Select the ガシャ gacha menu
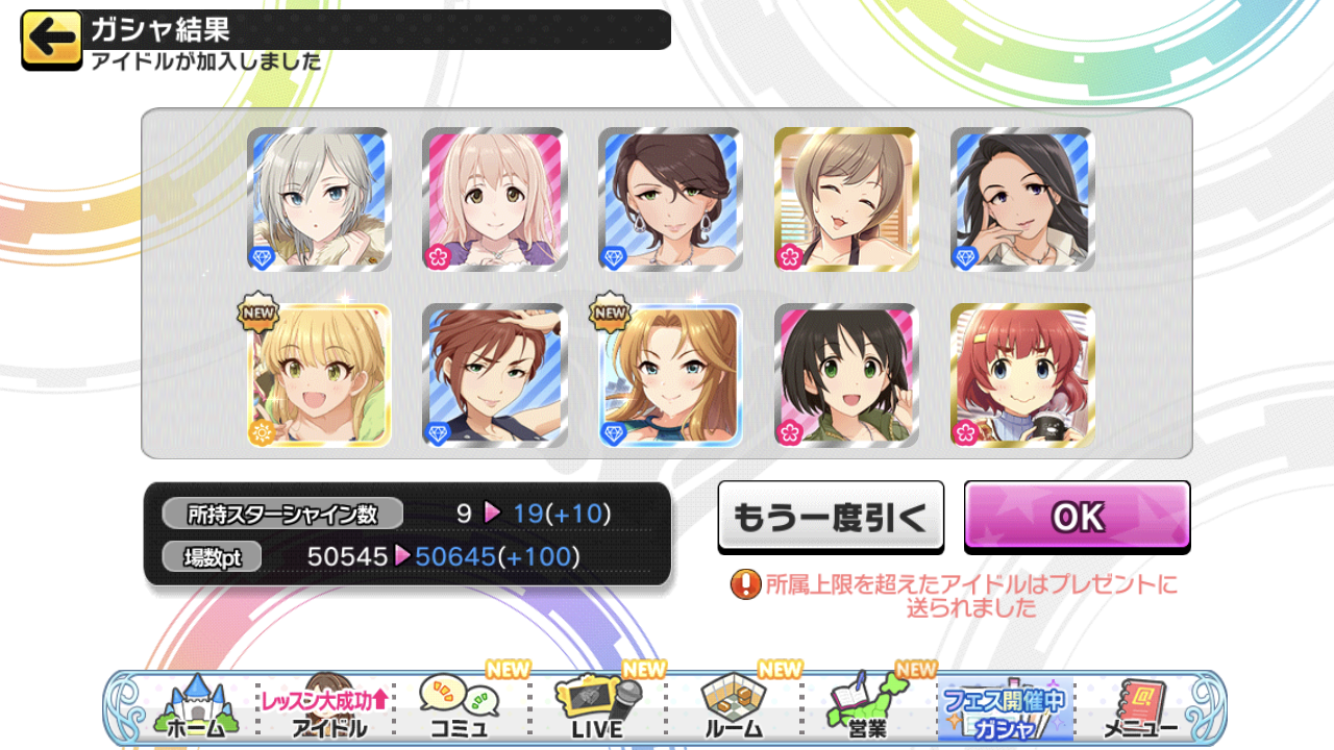Viewport: 1334px width, 750px height. (x=1003, y=708)
